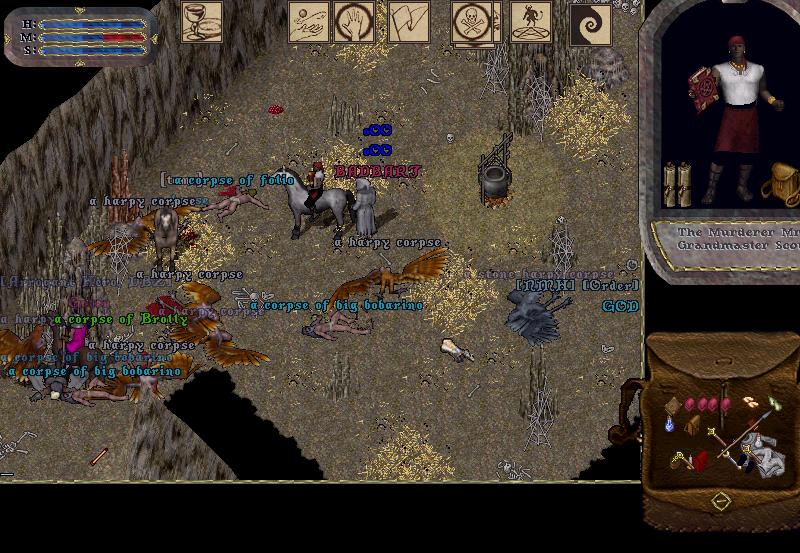Cast the hand and orb spell
Viewport: 800px width, 553px height.
tap(309, 22)
